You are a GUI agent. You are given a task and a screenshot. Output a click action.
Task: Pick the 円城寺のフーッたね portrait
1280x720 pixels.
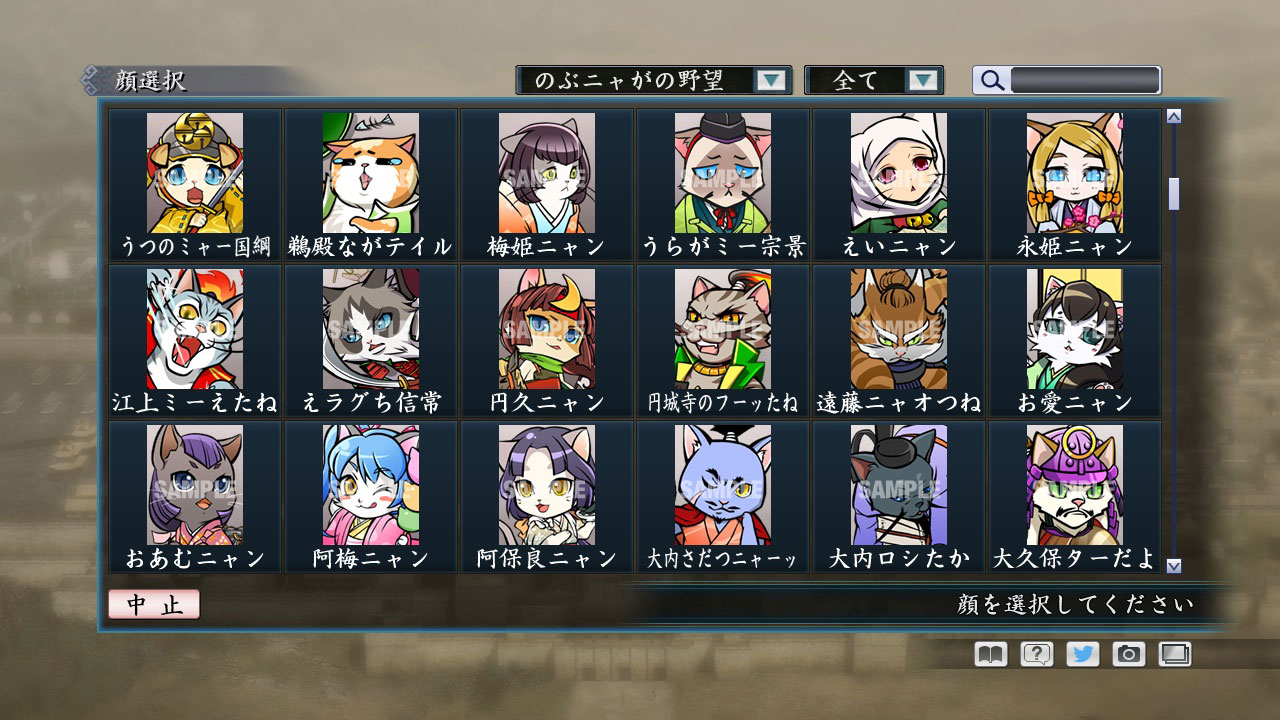[721, 332]
